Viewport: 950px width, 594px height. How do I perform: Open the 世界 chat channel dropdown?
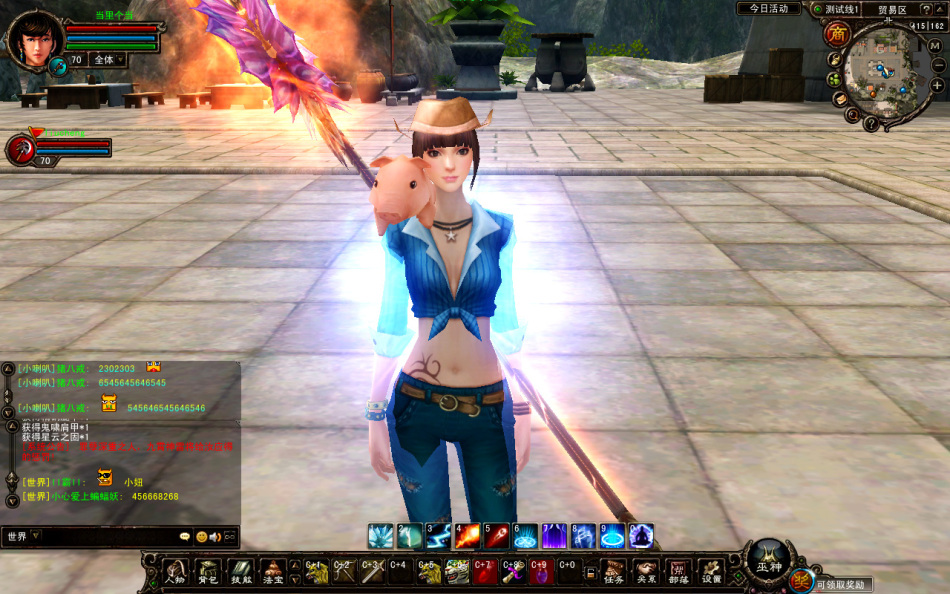(24, 536)
